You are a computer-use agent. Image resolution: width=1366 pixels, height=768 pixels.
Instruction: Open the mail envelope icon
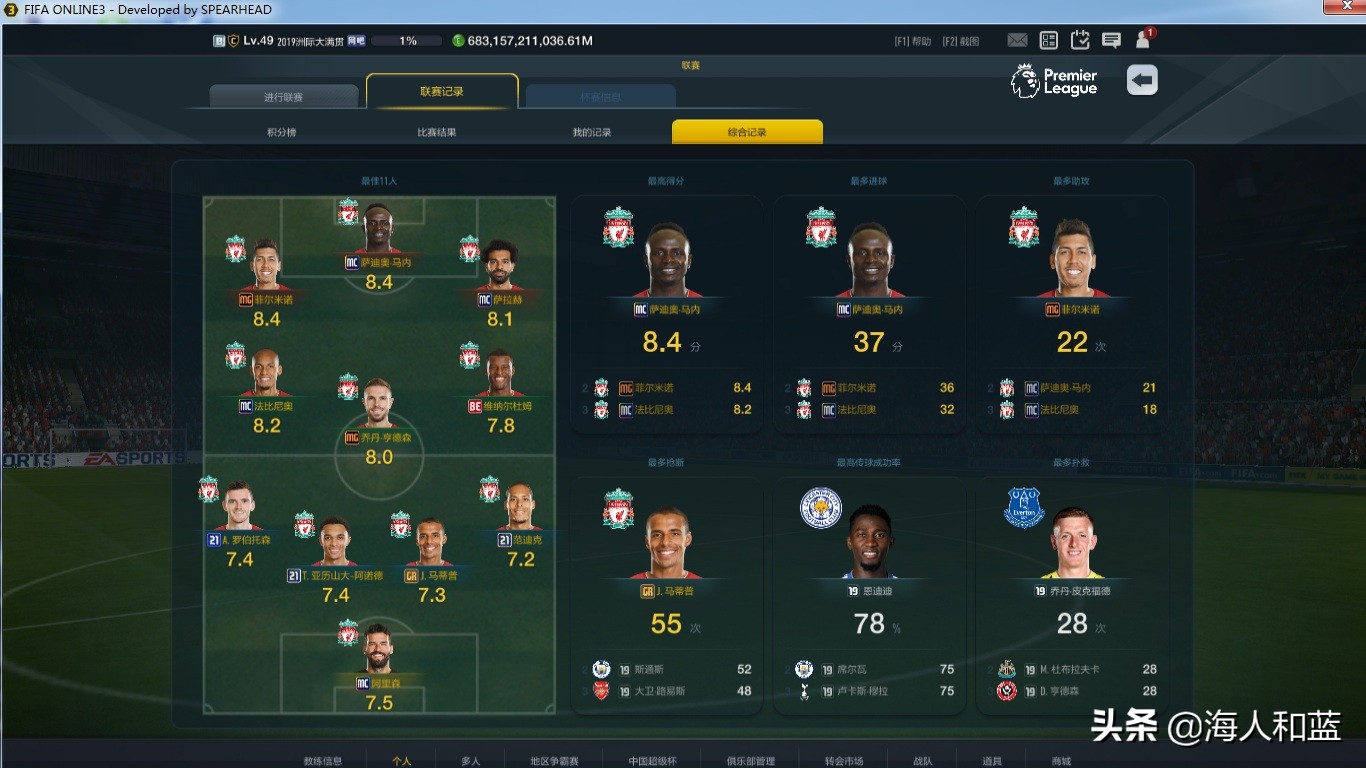pos(1017,40)
